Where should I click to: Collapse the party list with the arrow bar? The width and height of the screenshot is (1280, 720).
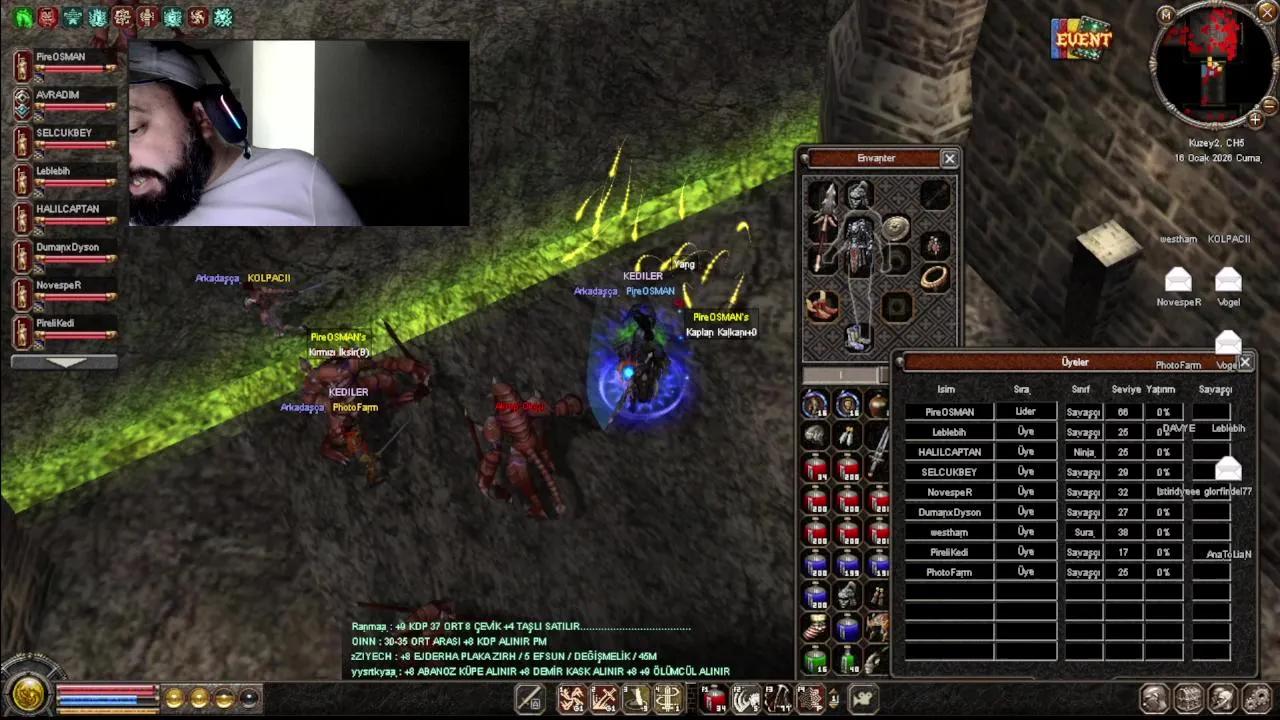63,361
